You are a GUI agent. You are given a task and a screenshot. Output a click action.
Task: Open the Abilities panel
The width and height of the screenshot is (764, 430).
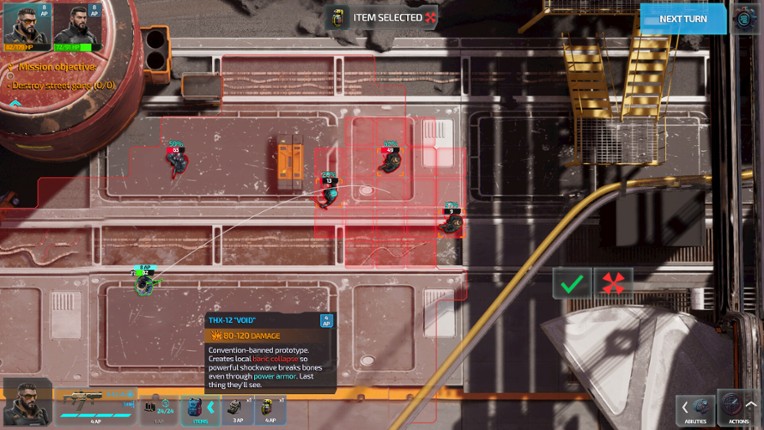pyautogui.click(x=695, y=408)
